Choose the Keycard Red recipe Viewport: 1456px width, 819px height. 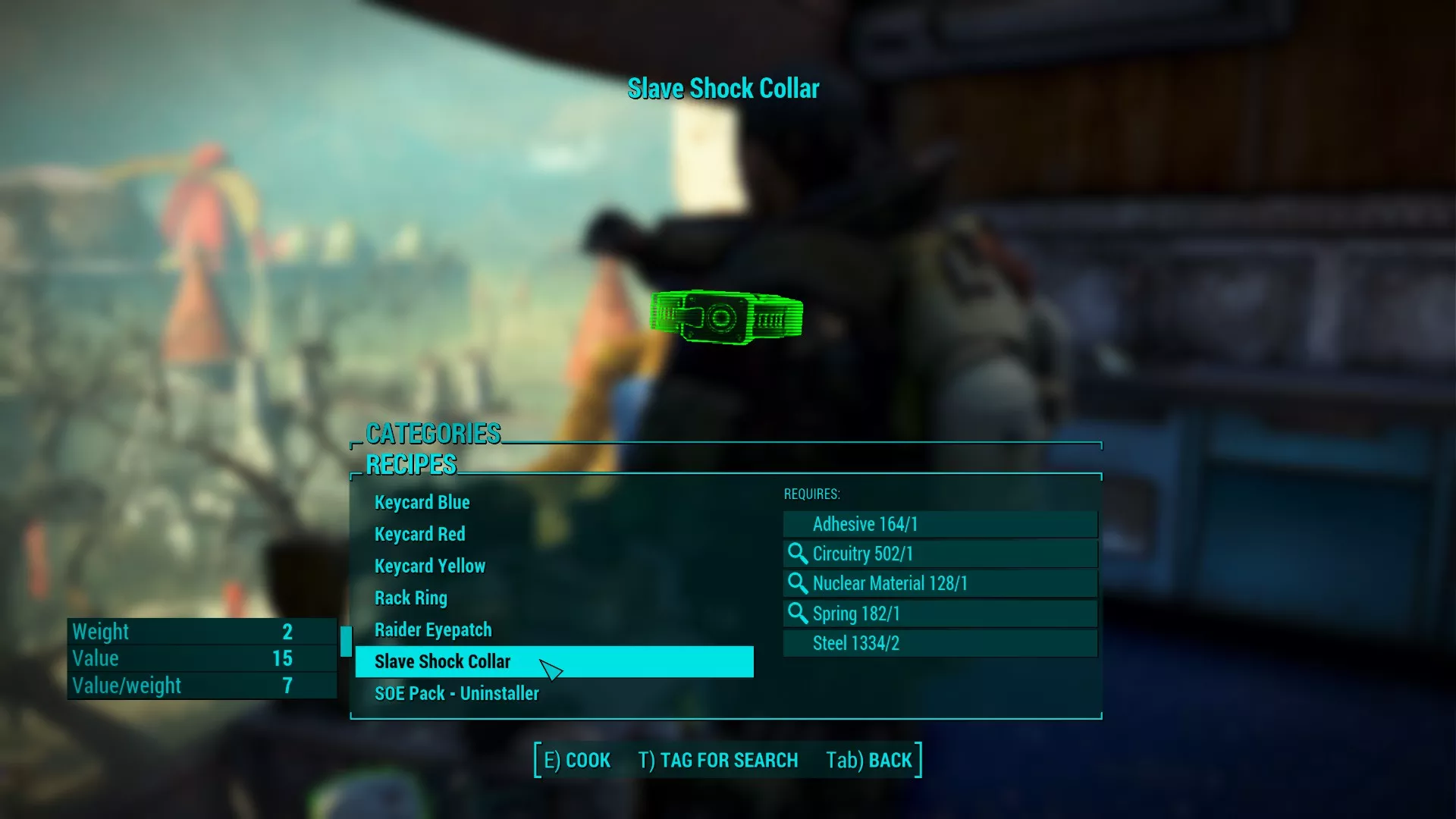[419, 535]
